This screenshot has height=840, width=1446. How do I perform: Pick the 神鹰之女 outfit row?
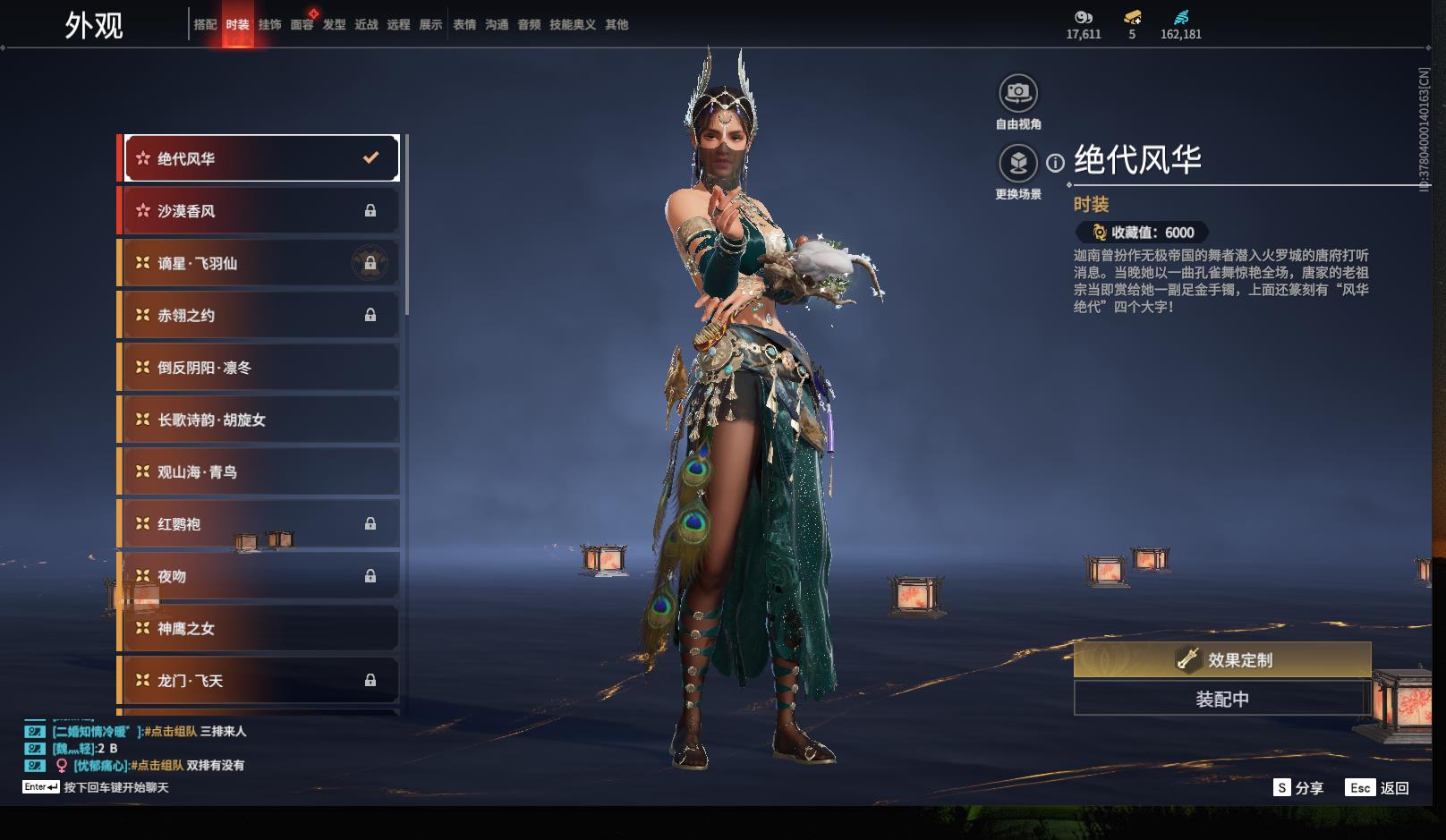coord(259,628)
